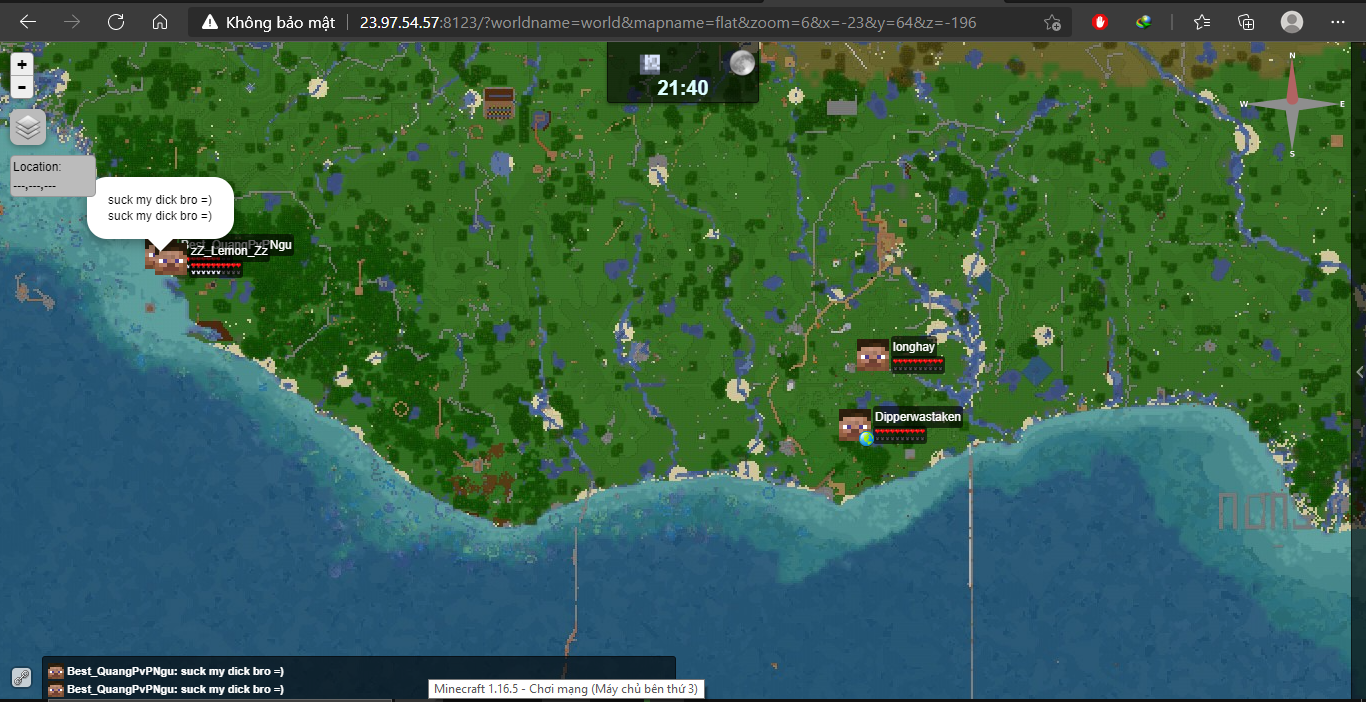Reload the browser page
This screenshot has height=702, width=1366.
[116, 22]
